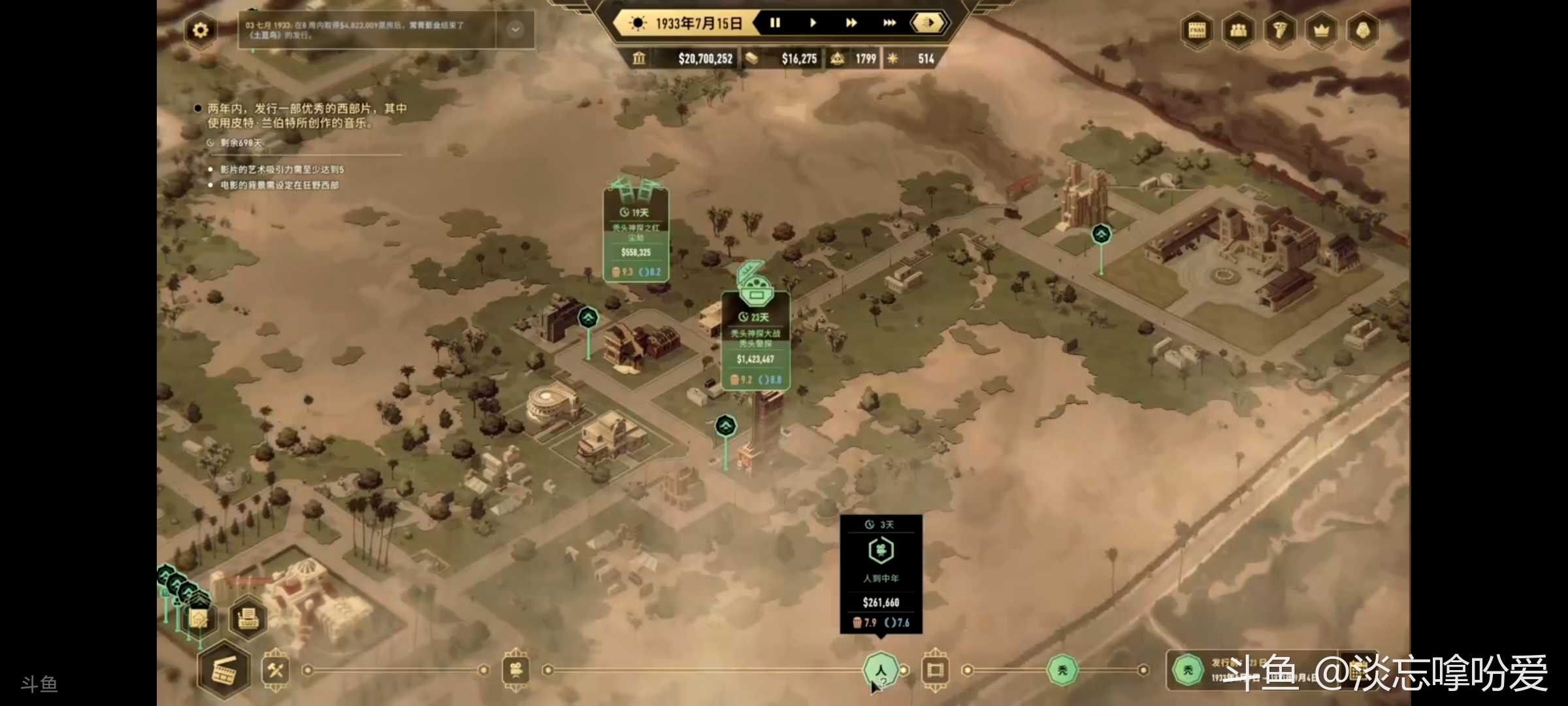Click the filmstrip post-production stage icon
This screenshot has width=1568, height=706.
click(x=935, y=670)
